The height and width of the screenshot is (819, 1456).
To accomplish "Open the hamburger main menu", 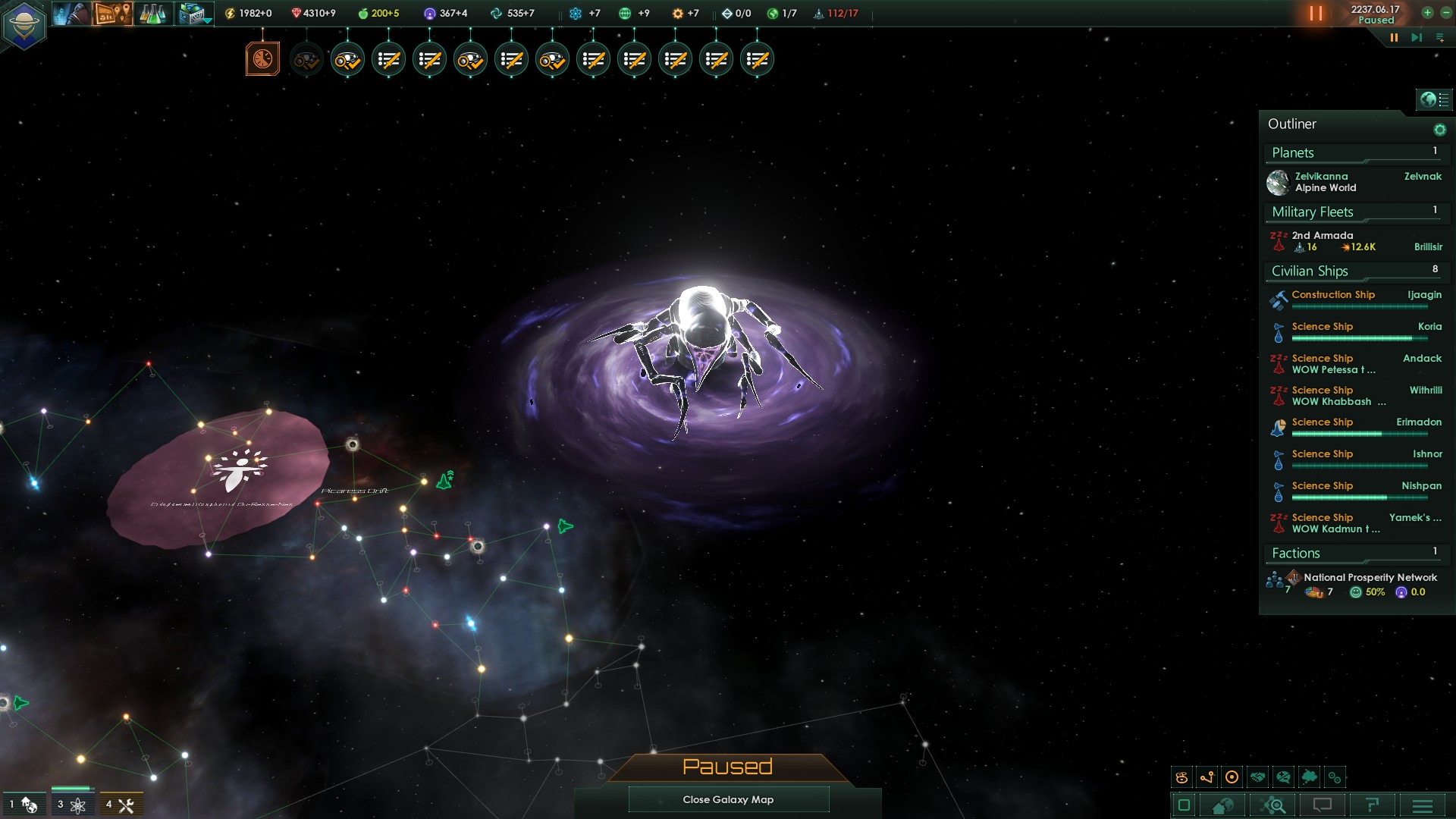I will tap(1423, 805).
